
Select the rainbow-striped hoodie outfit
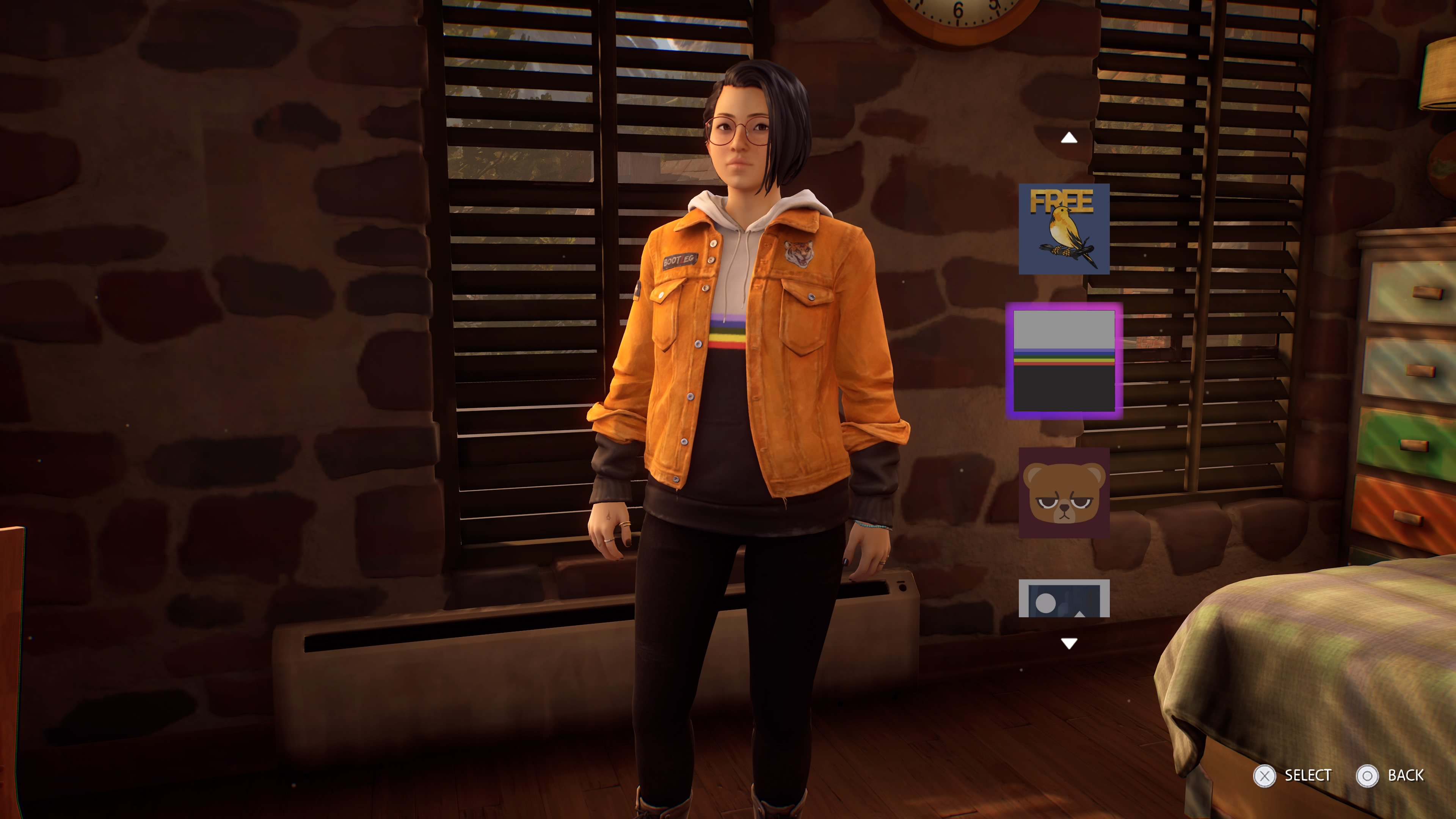tap(1064, 361)
